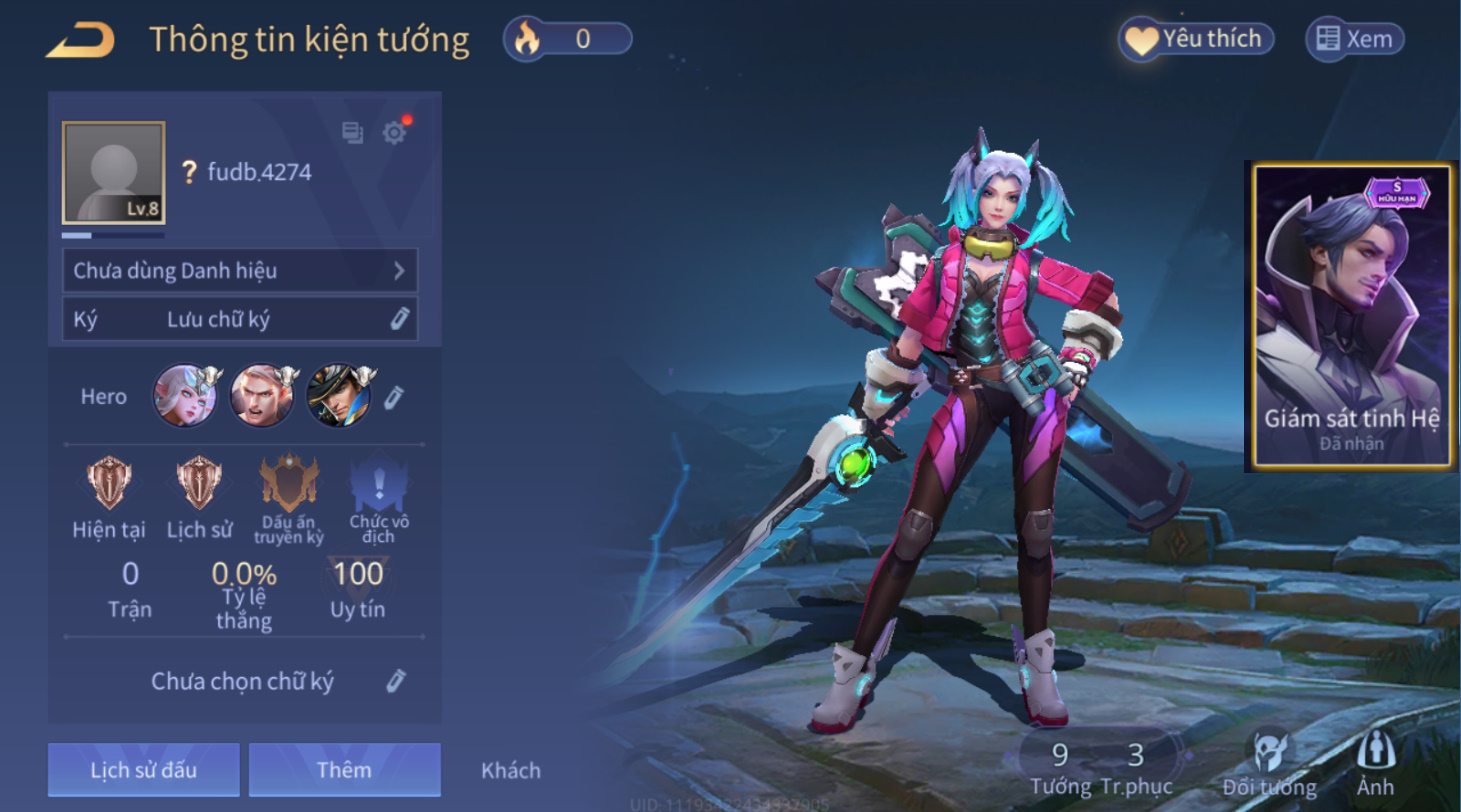
Task: Open profile settings gear icon
Action: pos(395,133)
